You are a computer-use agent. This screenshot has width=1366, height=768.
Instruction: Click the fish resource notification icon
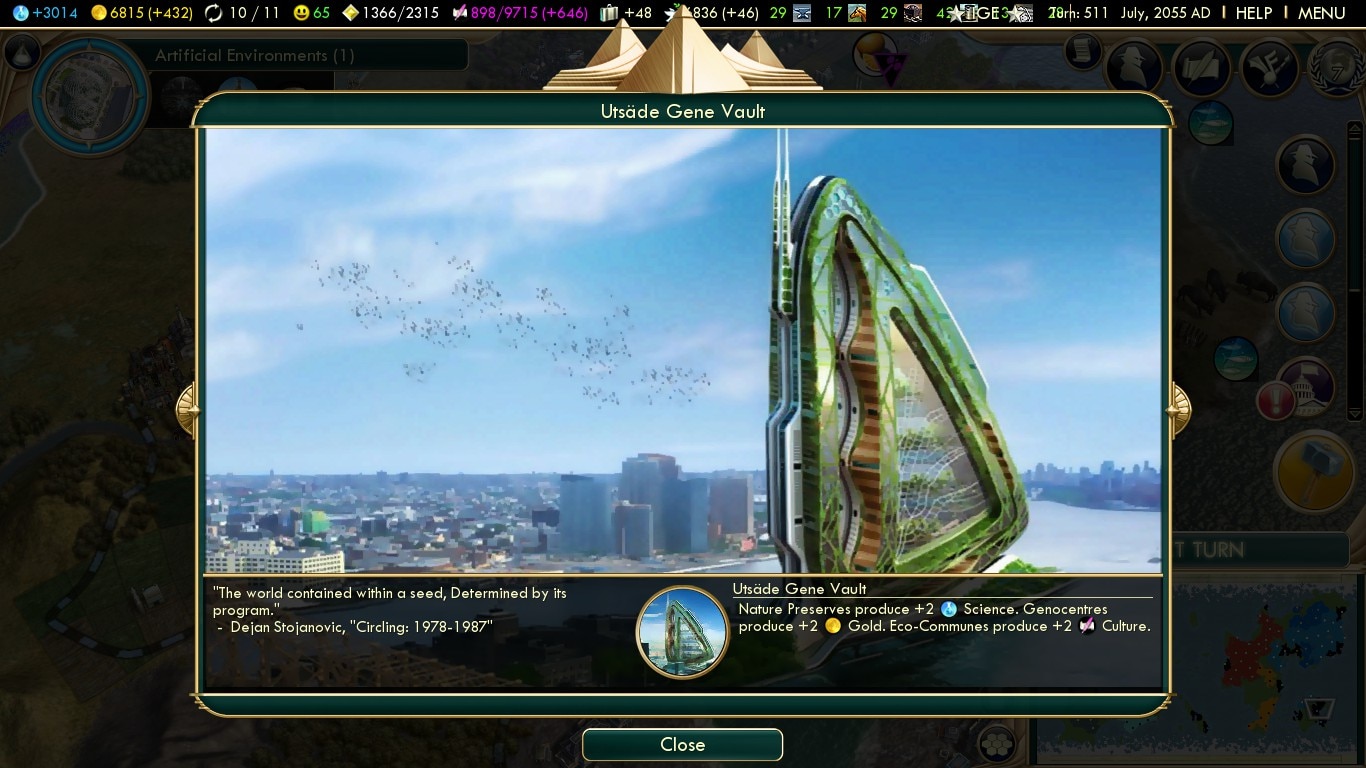(x=1211, y=124)
